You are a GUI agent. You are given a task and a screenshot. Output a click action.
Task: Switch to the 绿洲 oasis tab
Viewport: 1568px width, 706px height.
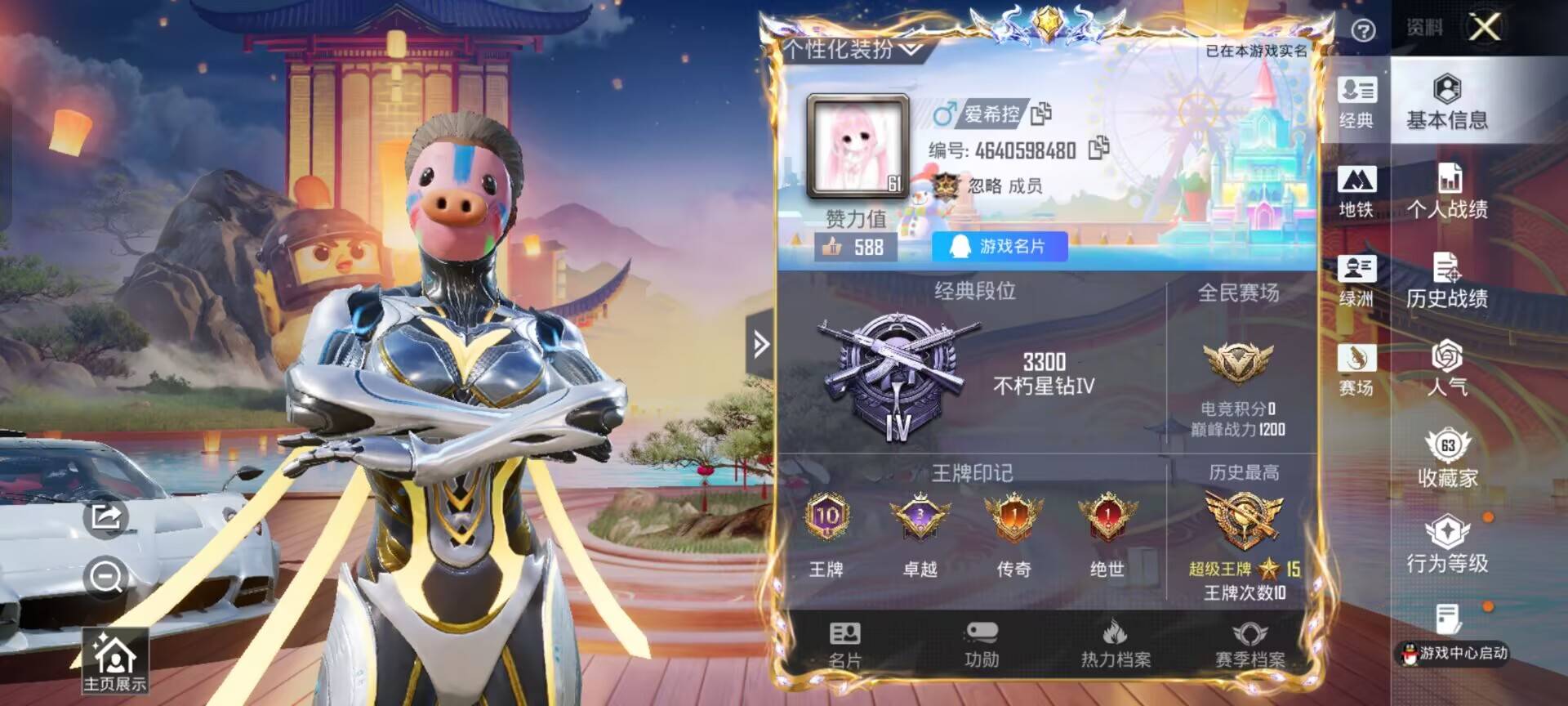tap(1356, 281)
